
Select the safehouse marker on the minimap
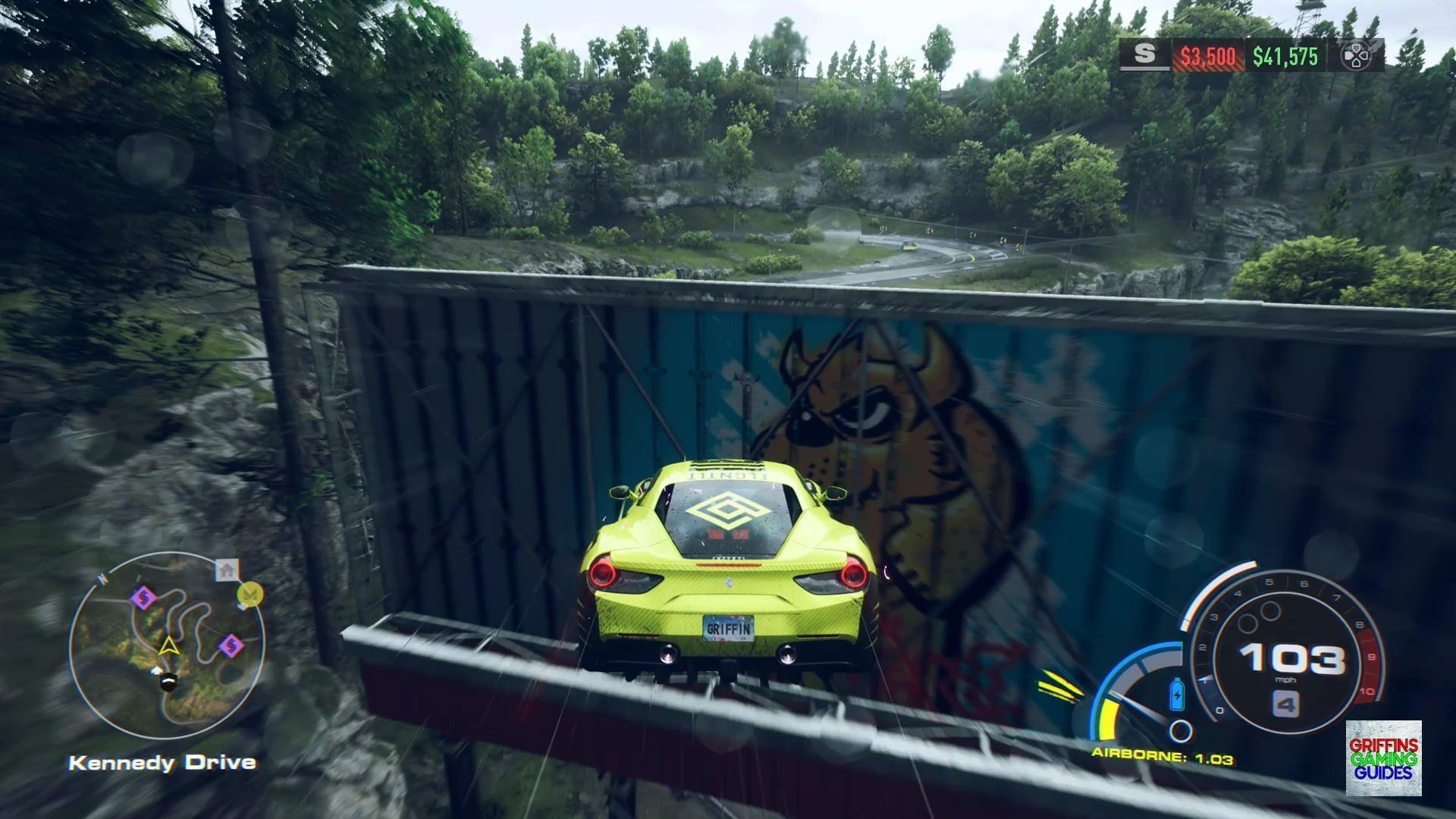[x=227, y=569]
